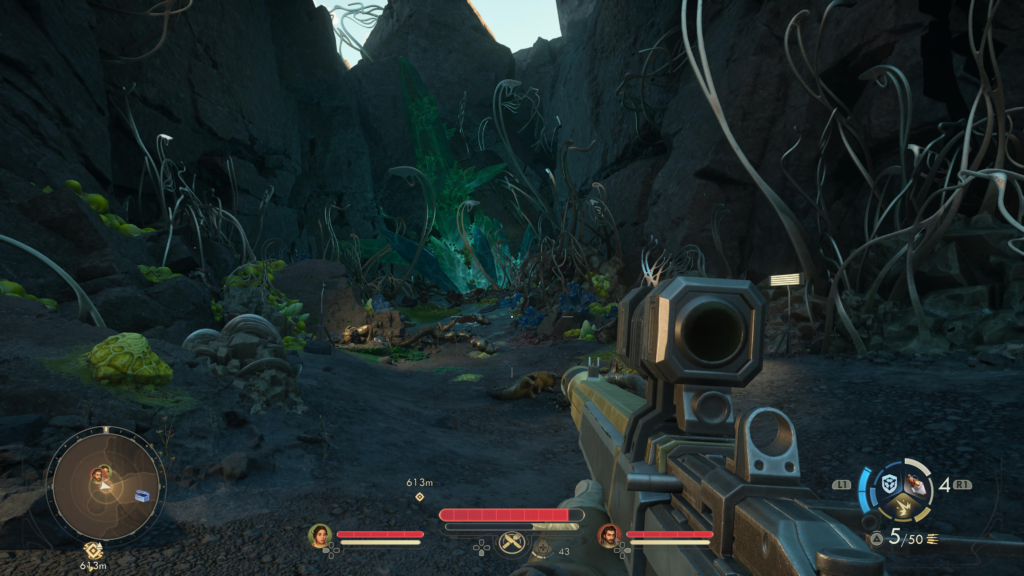The width and height of the screenshot is (1024, 576).
Task: Select the bearded male companion portrait
Action: (x=609, y=536)
